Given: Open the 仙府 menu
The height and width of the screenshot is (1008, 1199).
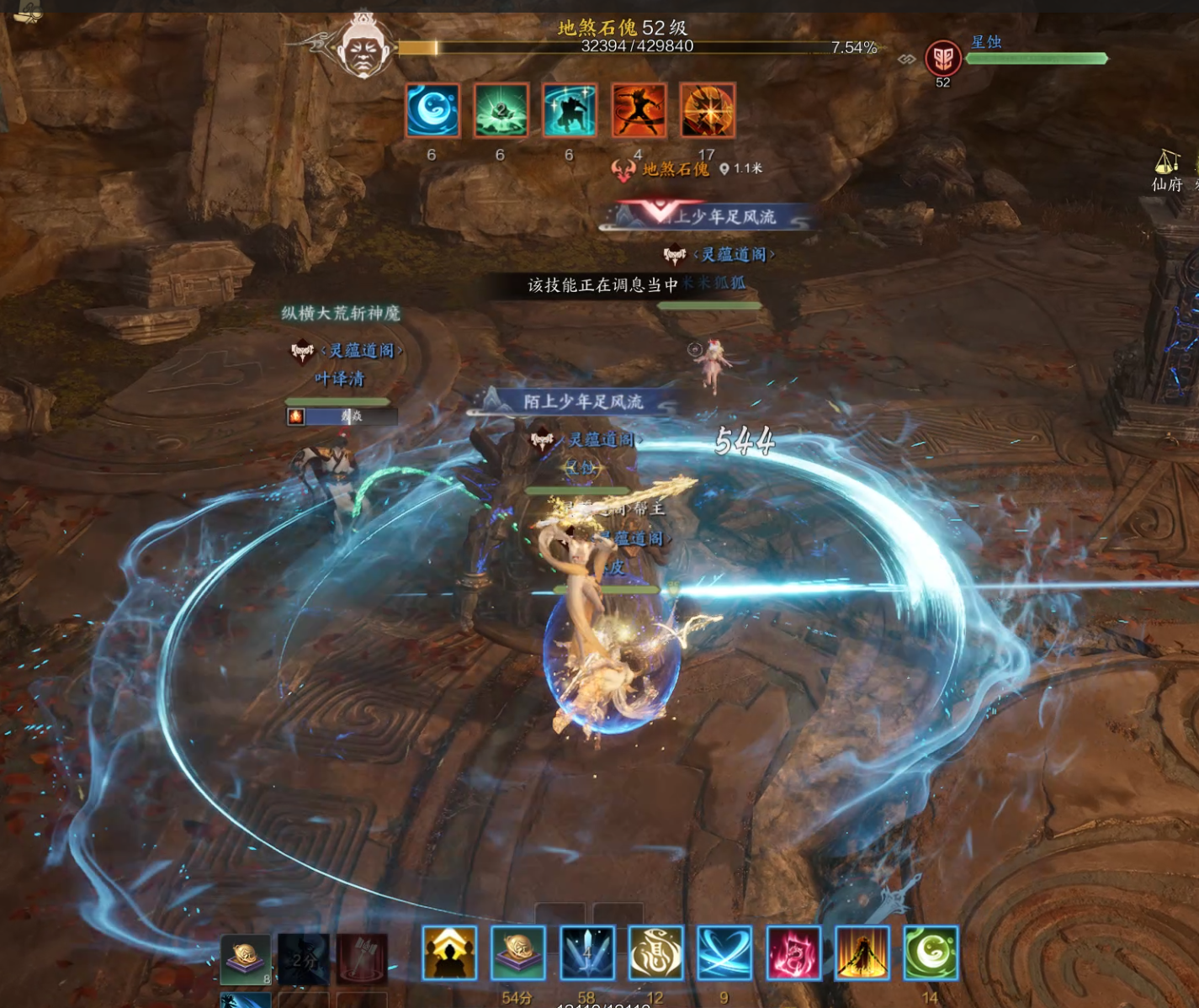Looking at the screenshot, I should pos(1166,171).
